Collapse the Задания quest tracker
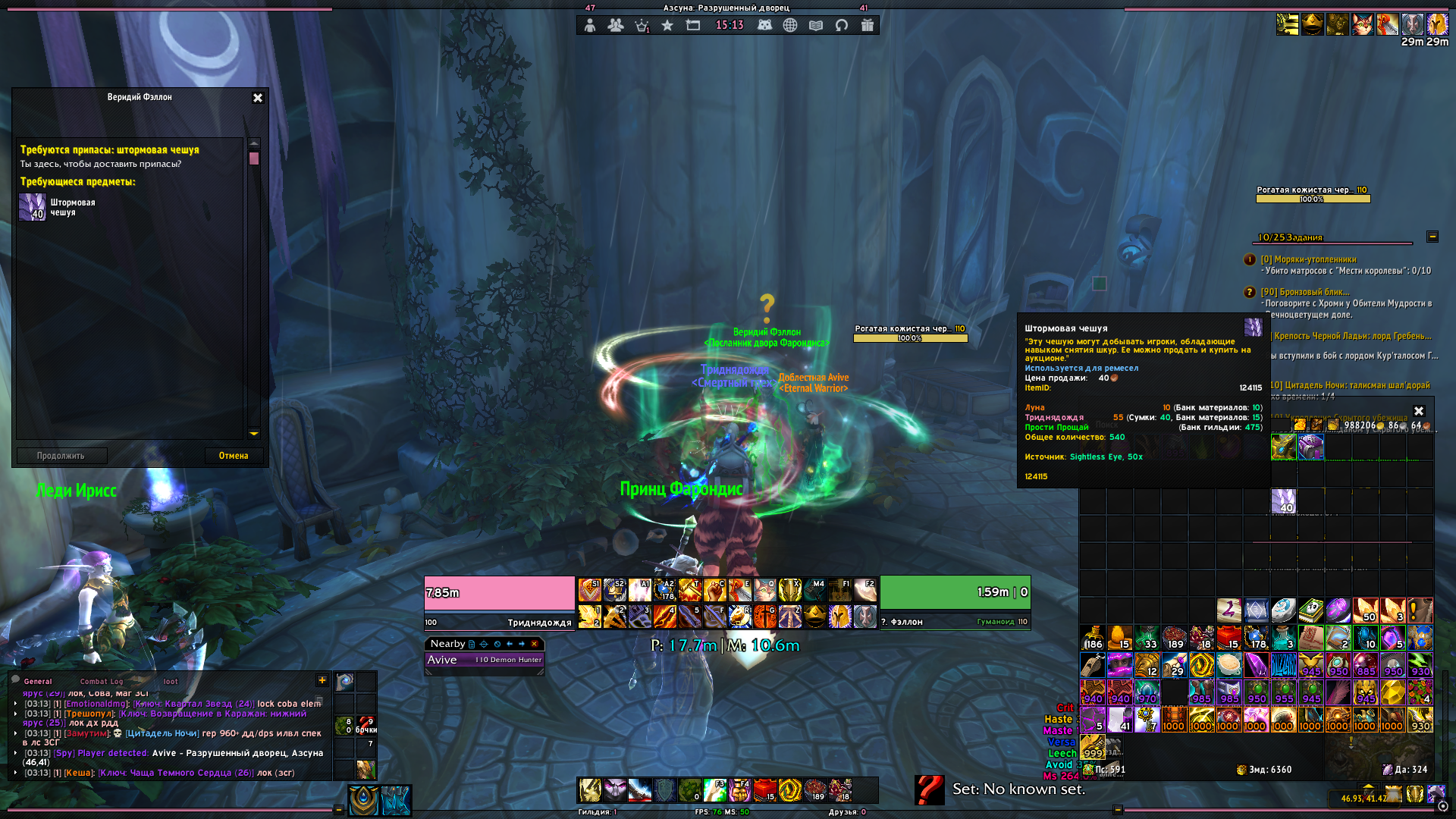The height and width of the screenshot is (819, 1456). point(1432,237)
